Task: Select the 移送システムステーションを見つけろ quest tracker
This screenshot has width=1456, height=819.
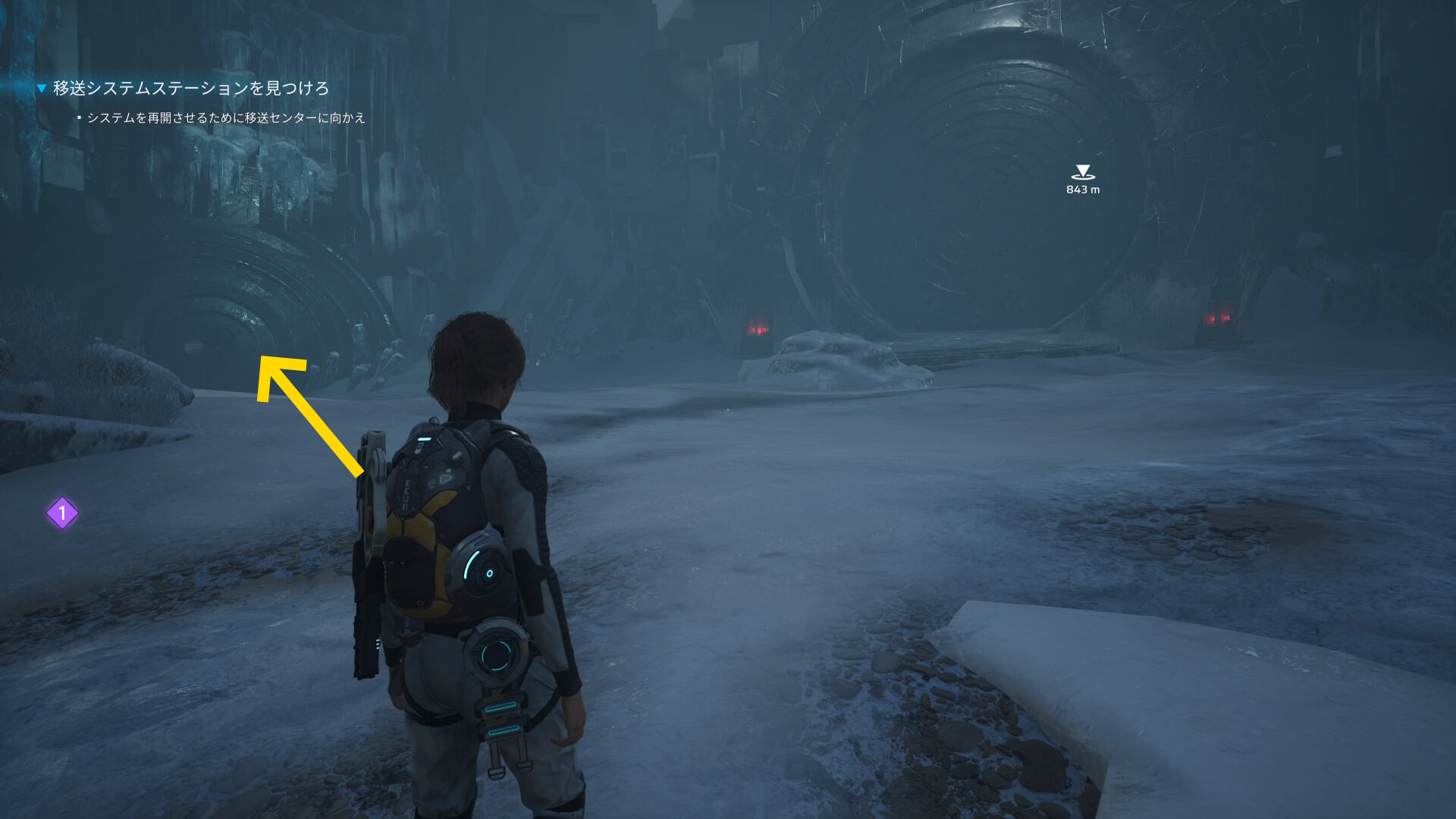Action: coord(190,89)
